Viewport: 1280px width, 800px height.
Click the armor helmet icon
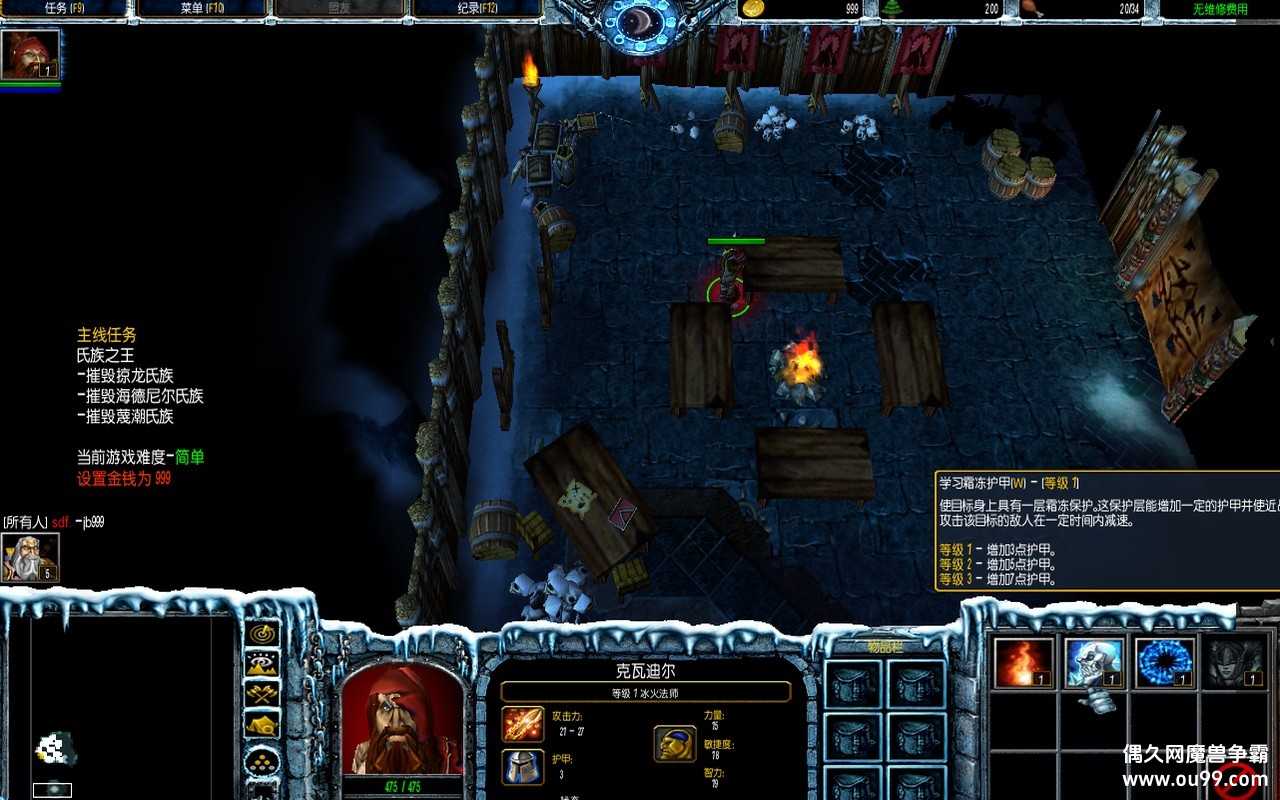tap(523, 766)
